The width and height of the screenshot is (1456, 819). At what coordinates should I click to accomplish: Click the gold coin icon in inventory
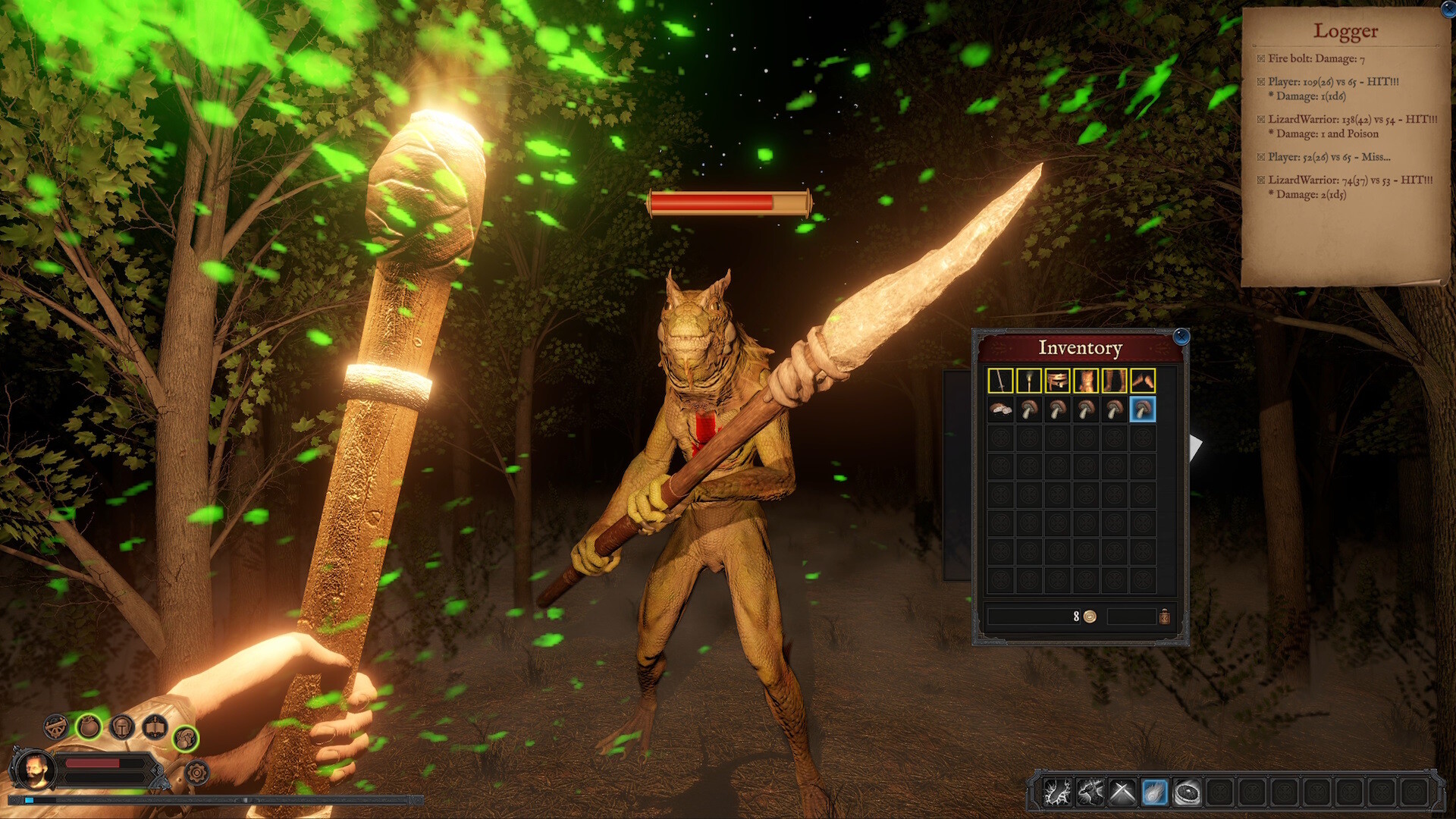(1090, 617)
